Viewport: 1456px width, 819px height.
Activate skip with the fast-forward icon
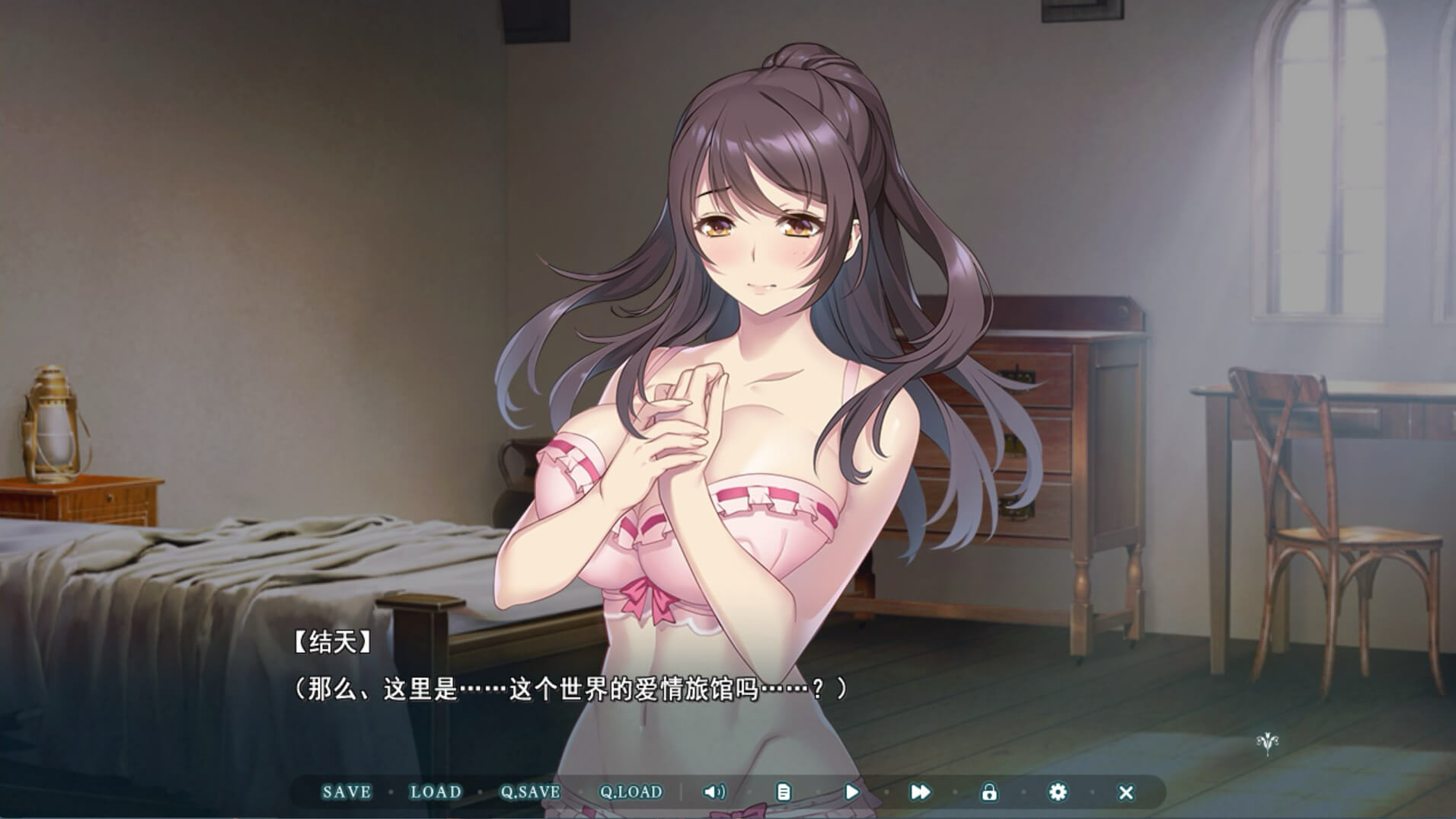coord(920,792)
